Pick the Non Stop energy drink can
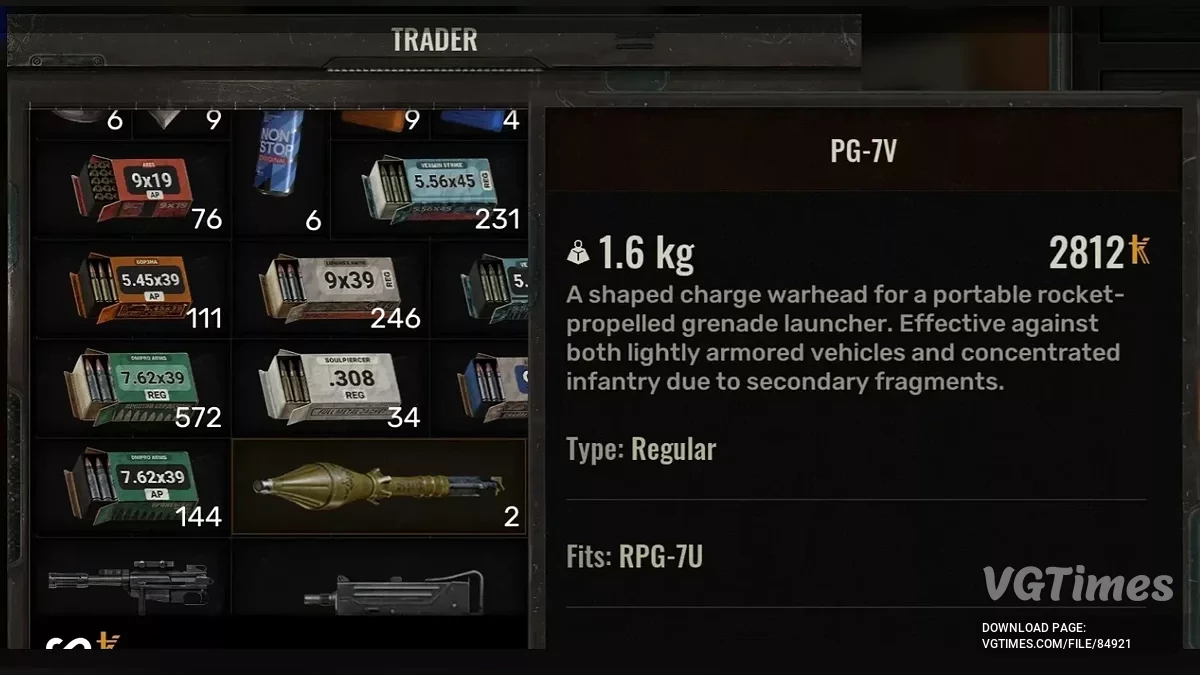1200x675 pixels. (x=281, y=165)
